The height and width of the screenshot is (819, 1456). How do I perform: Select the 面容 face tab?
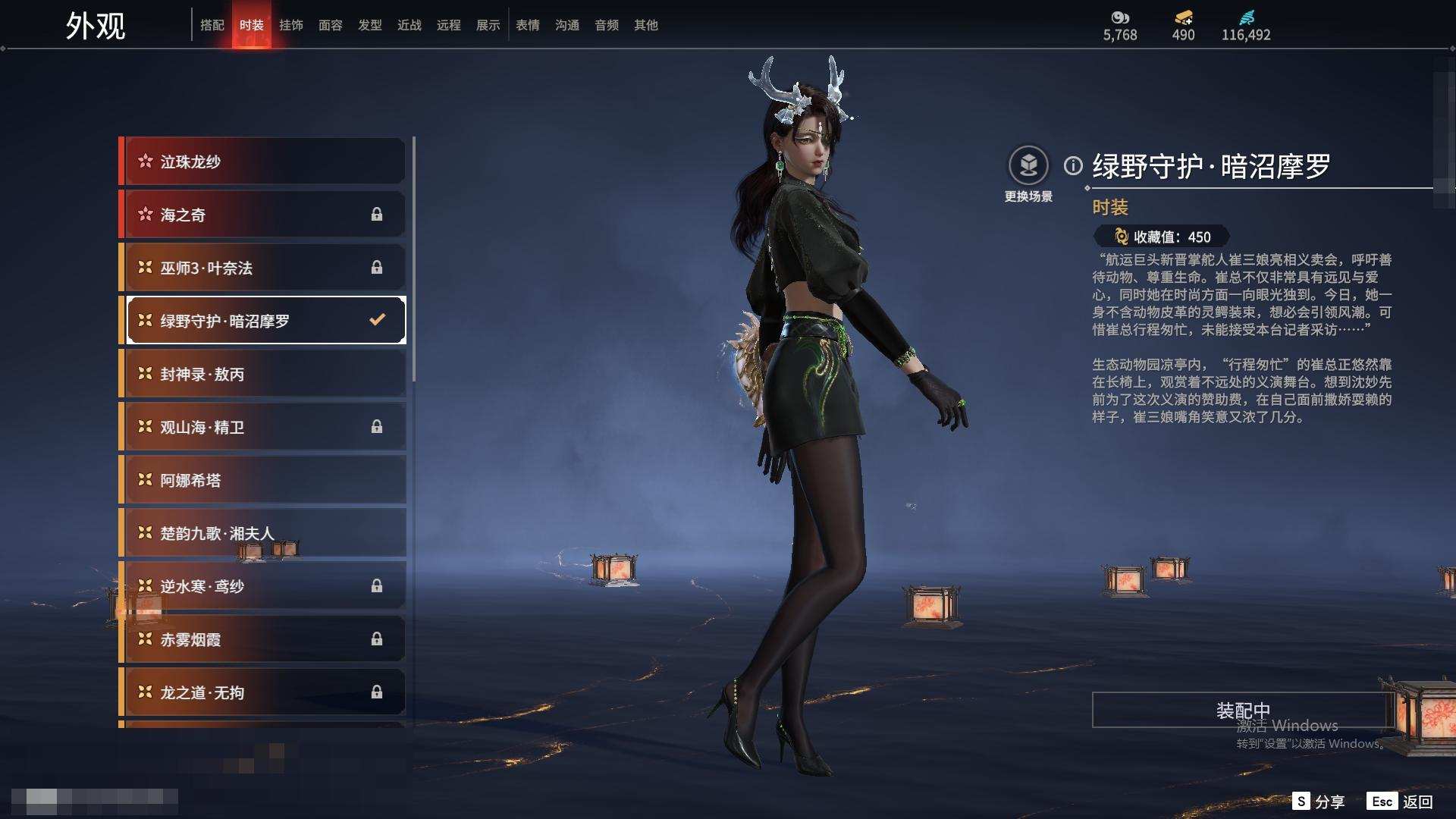tap(331, 25)
